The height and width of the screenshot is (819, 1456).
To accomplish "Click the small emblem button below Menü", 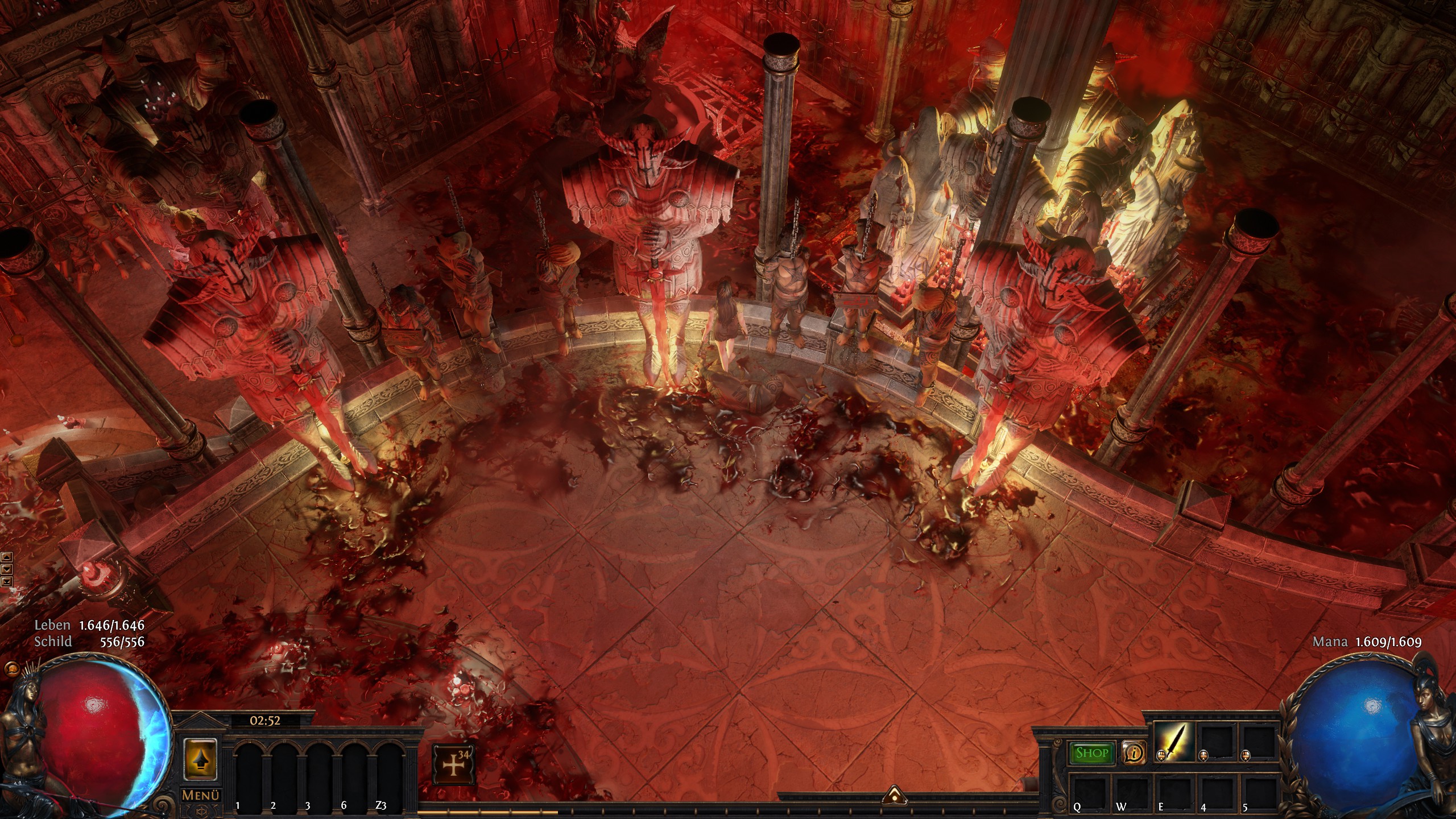I will pyautogui.click(x=201, y=810).
